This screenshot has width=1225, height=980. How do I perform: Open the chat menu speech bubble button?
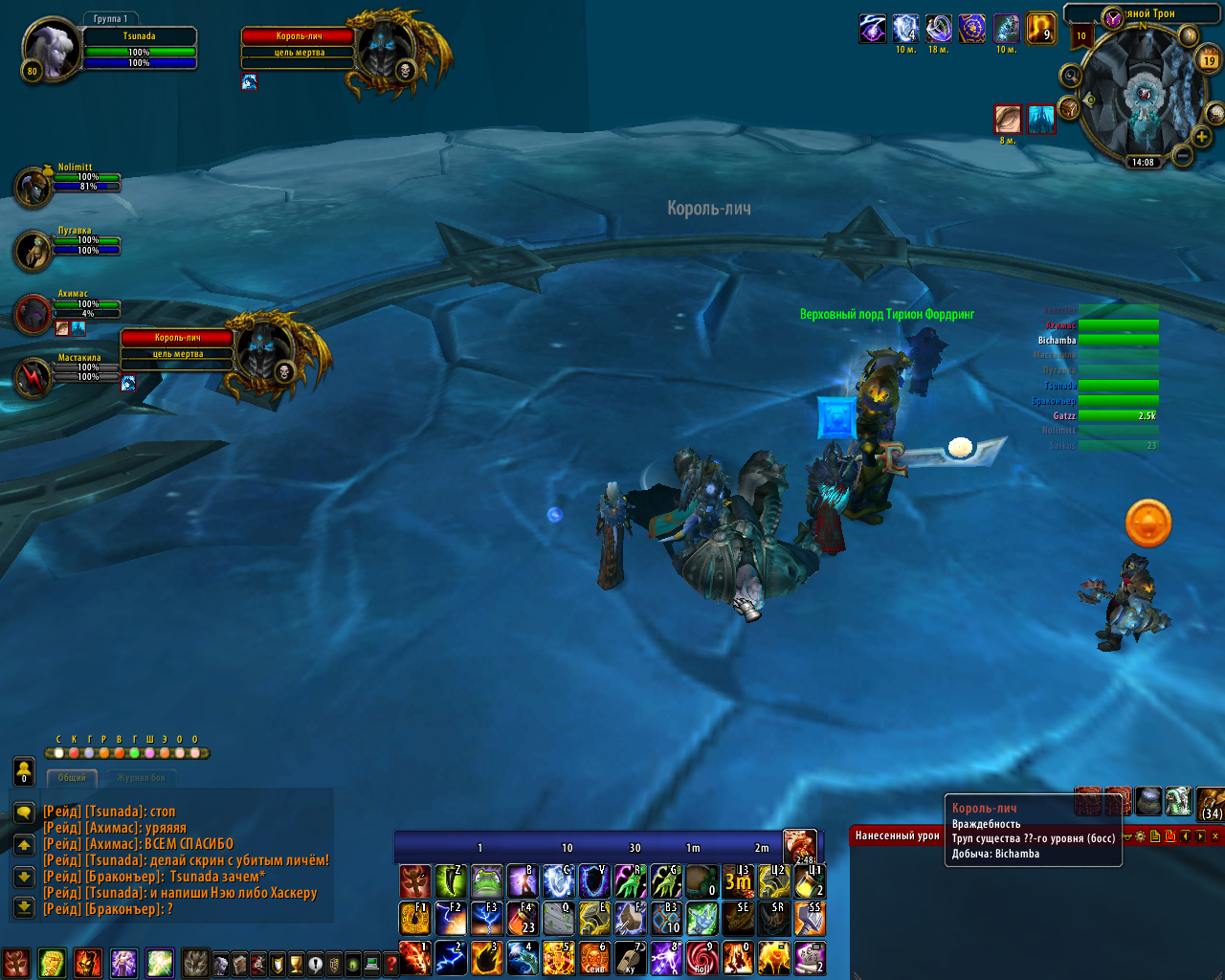coord(24,813)
